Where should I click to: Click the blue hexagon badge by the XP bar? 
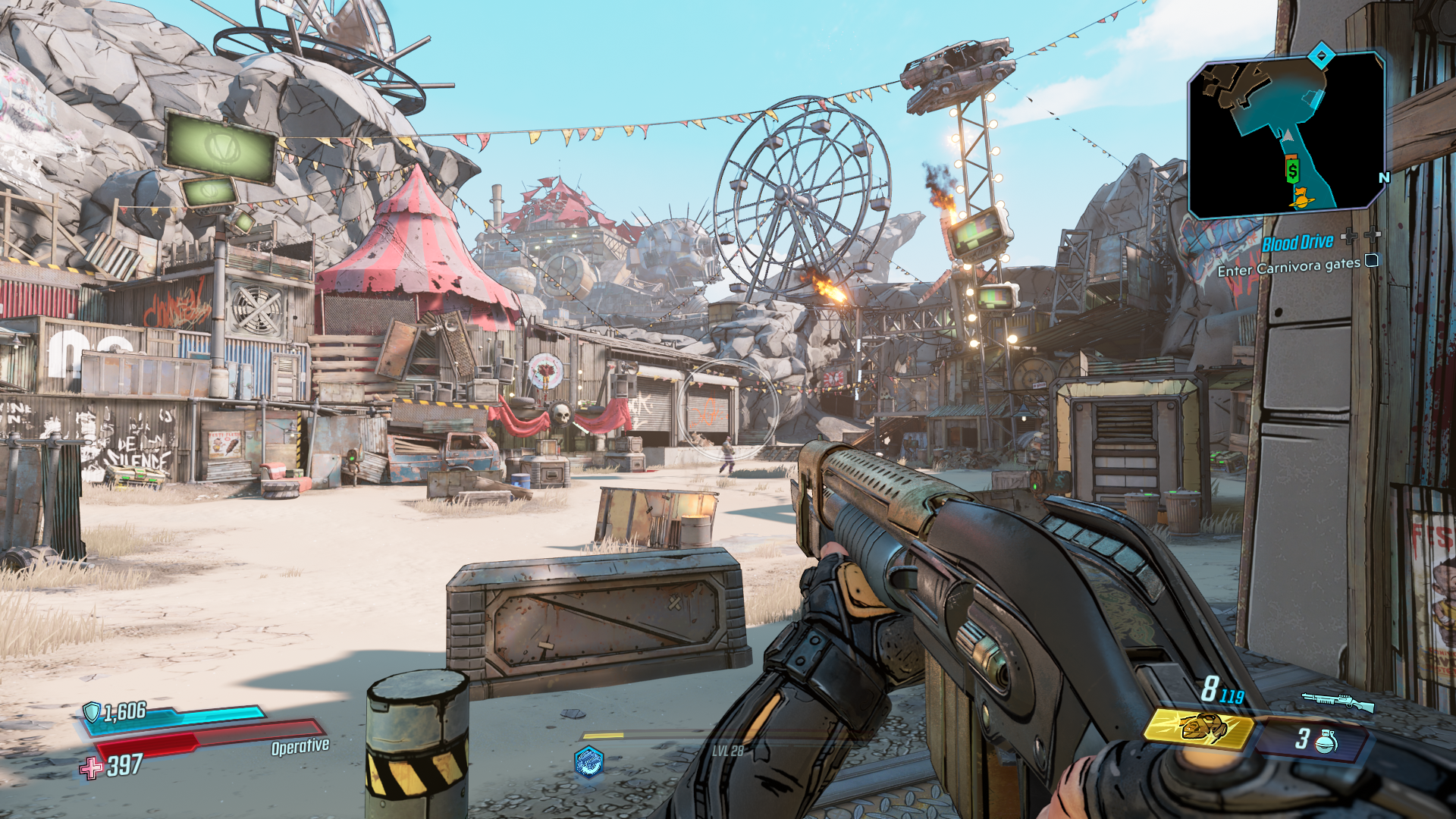(x=588, y=761)
